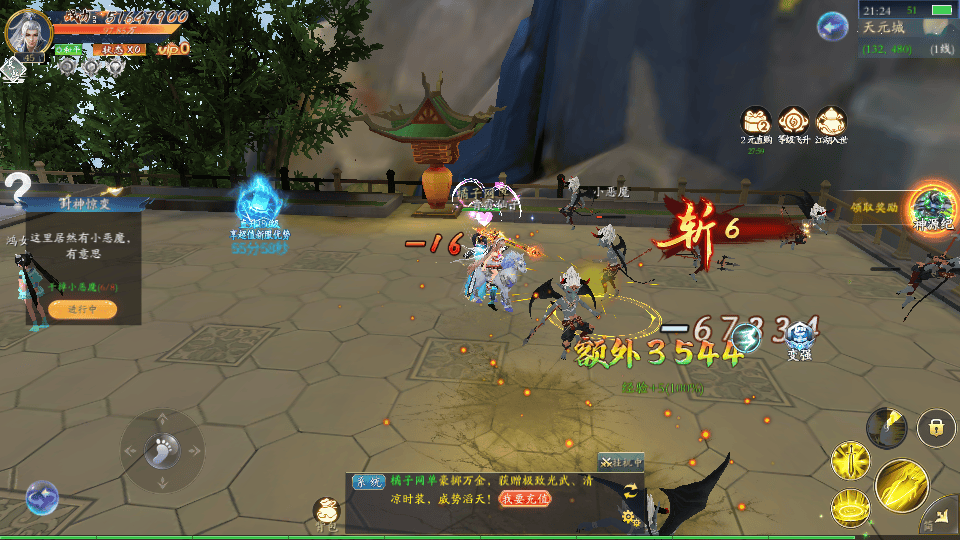The width and height of the screenshot is (960, 540).
Task: Toggle the 挂机中 auto-battle indicator
Action: 621,462
